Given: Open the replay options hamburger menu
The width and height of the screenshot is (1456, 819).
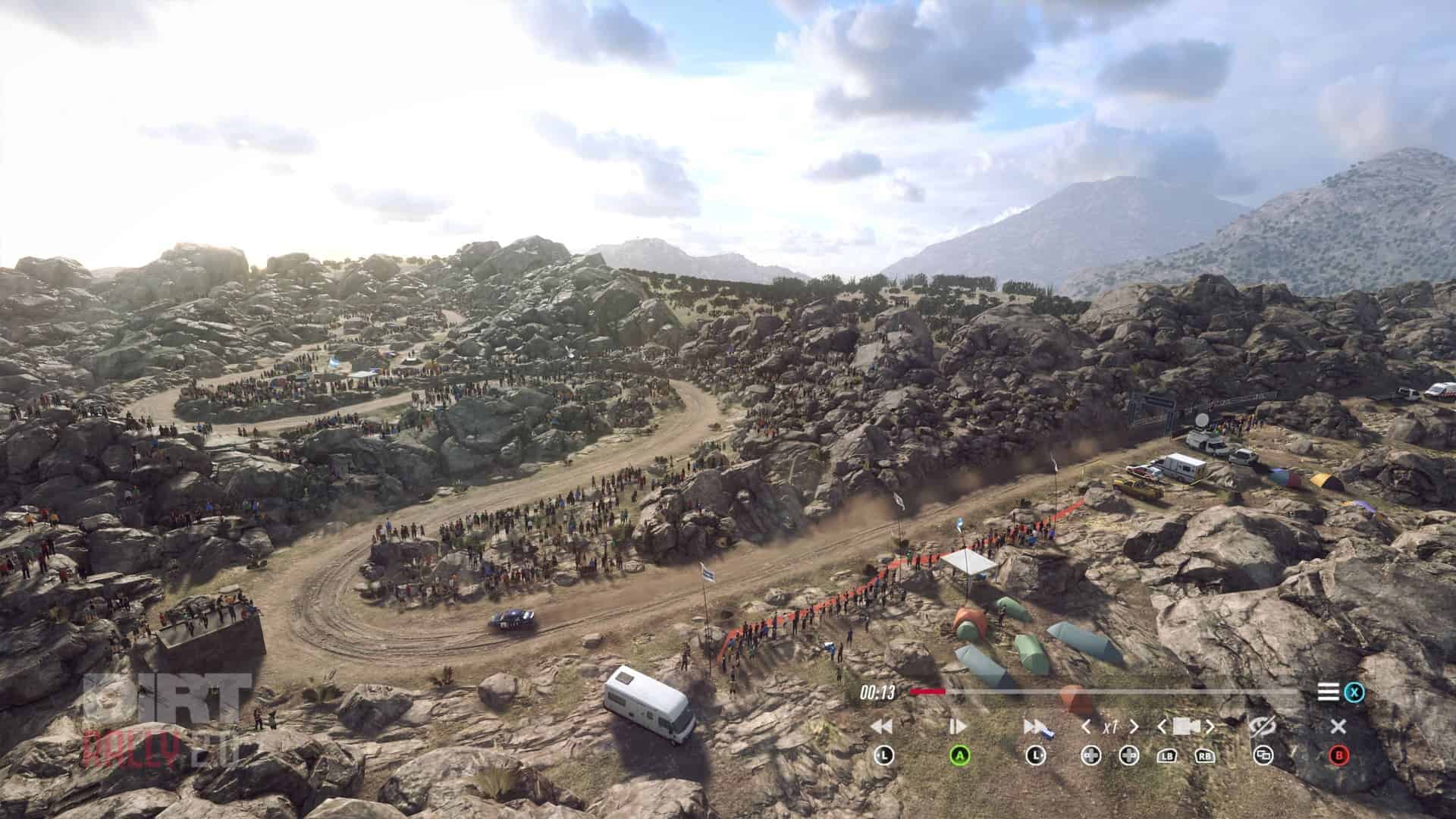Looking at the screenshot, I should pos(1329,692).
